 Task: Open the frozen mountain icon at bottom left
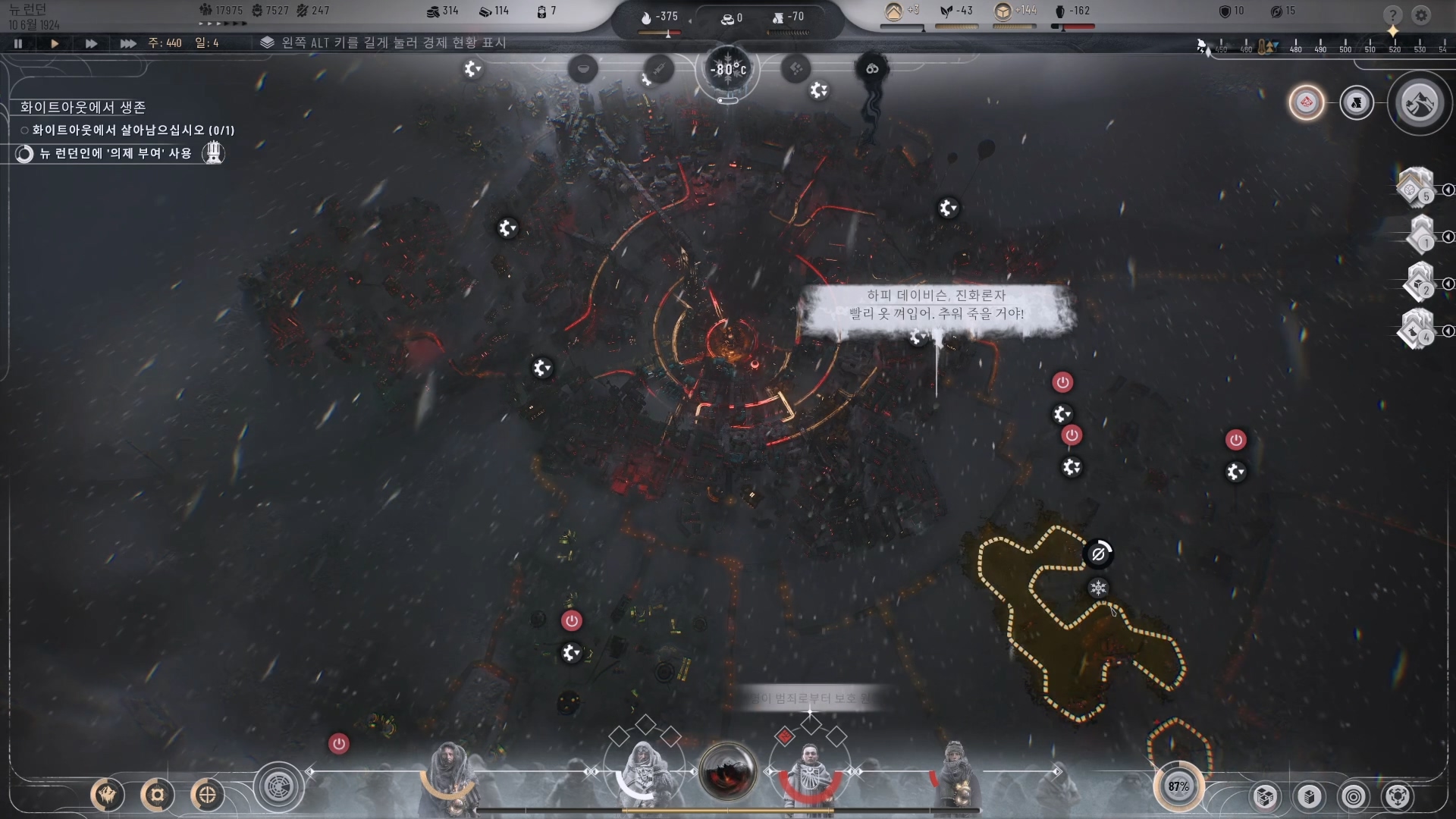(108, 795)
